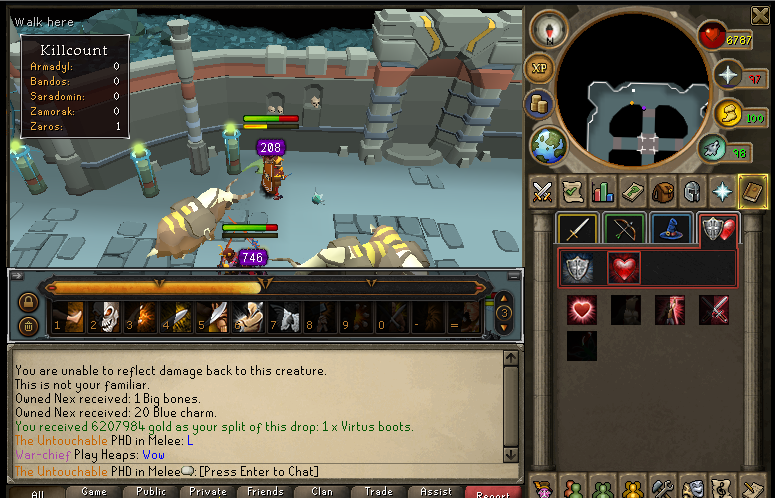The width and height of the screenshot is (775, 498).
Task: Open the world map globe
Action: 546,143
